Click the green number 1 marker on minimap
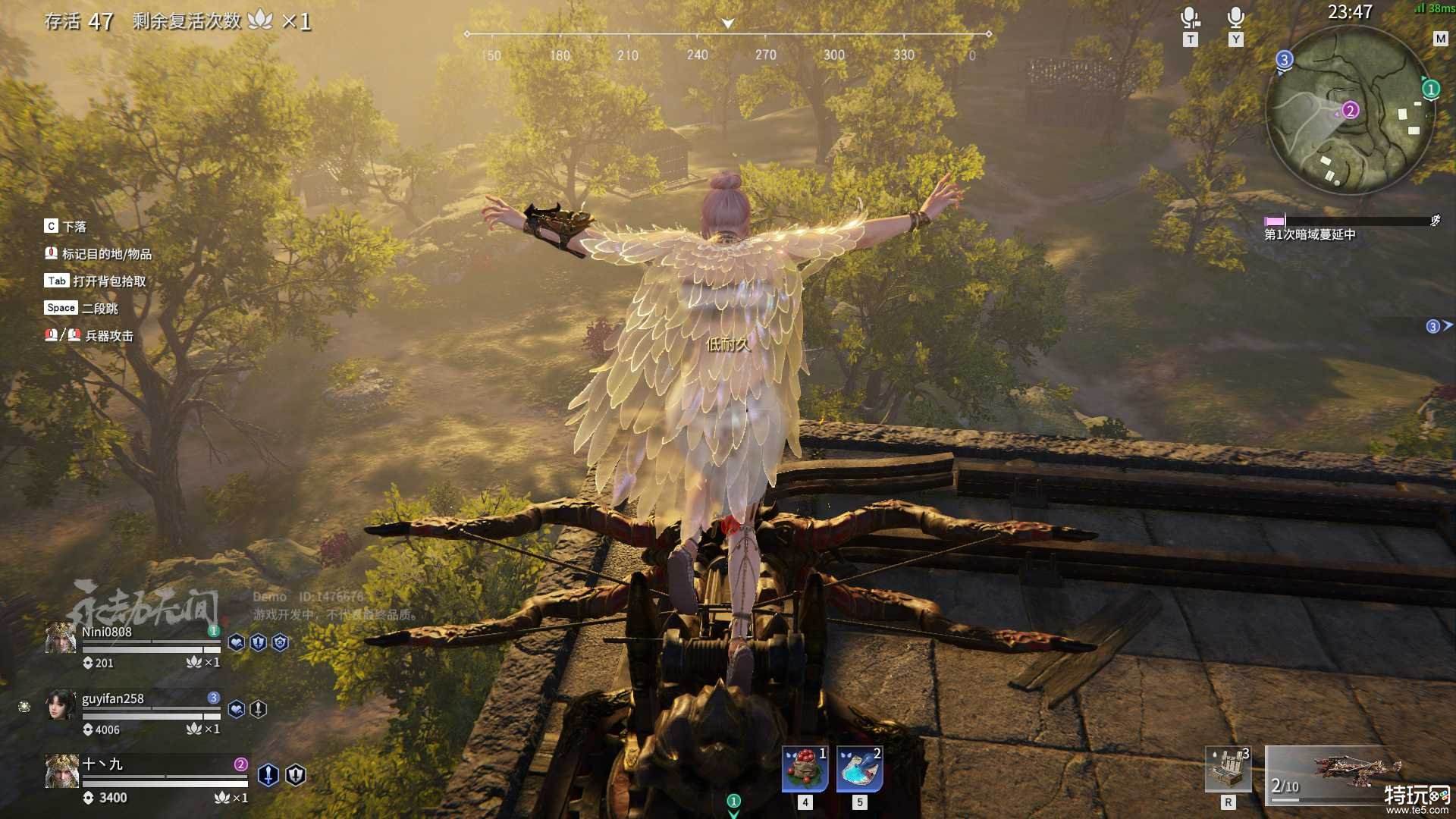This screenshot has height=819, width=1456. tap(1431, 89)
